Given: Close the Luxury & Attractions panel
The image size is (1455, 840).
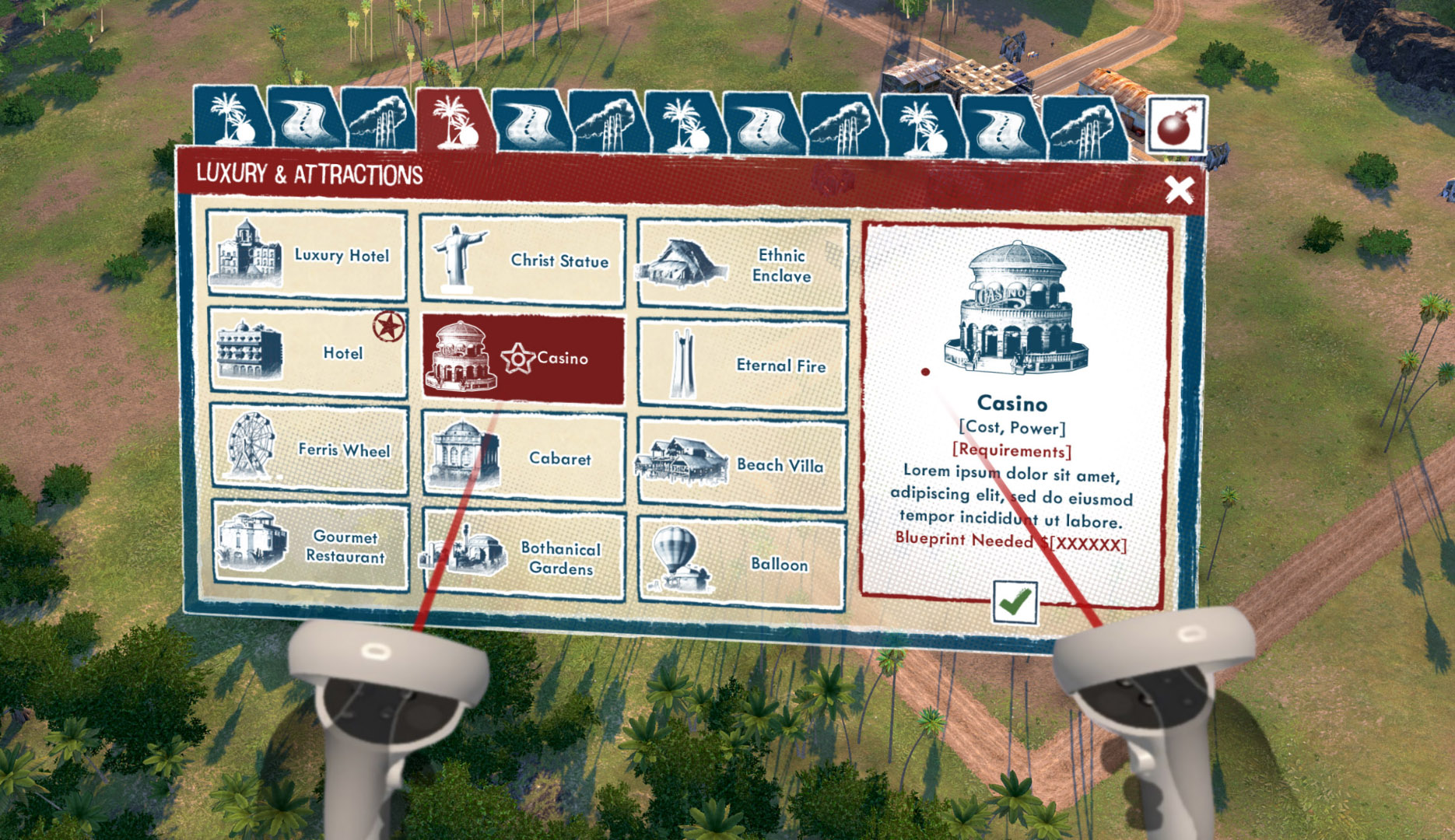Looking at the screenshot, I should (x=1179, y=189).
